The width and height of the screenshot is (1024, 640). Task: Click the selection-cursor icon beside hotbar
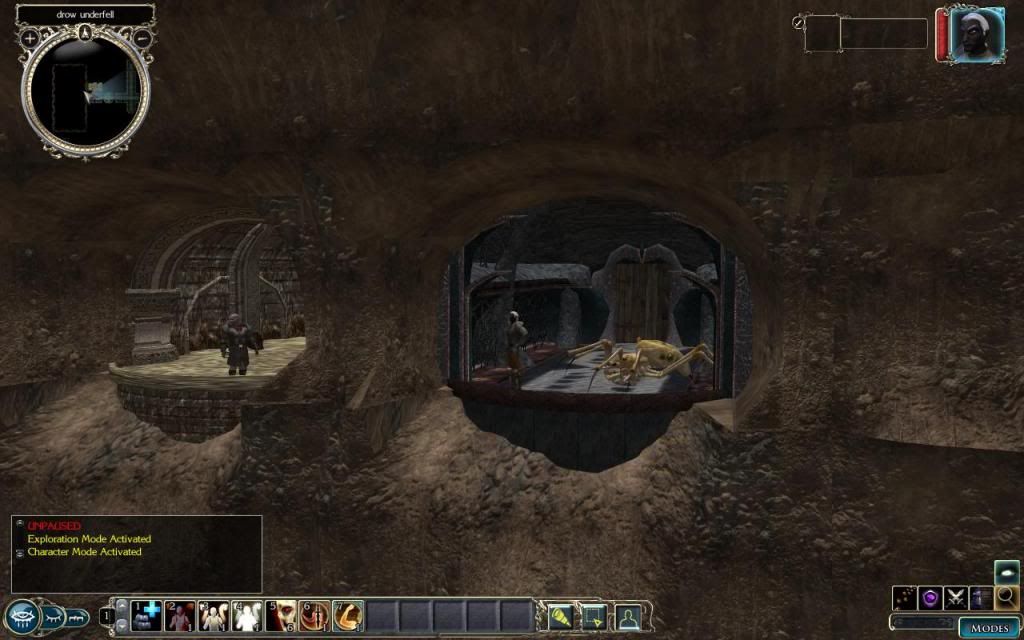pos(594,616)
